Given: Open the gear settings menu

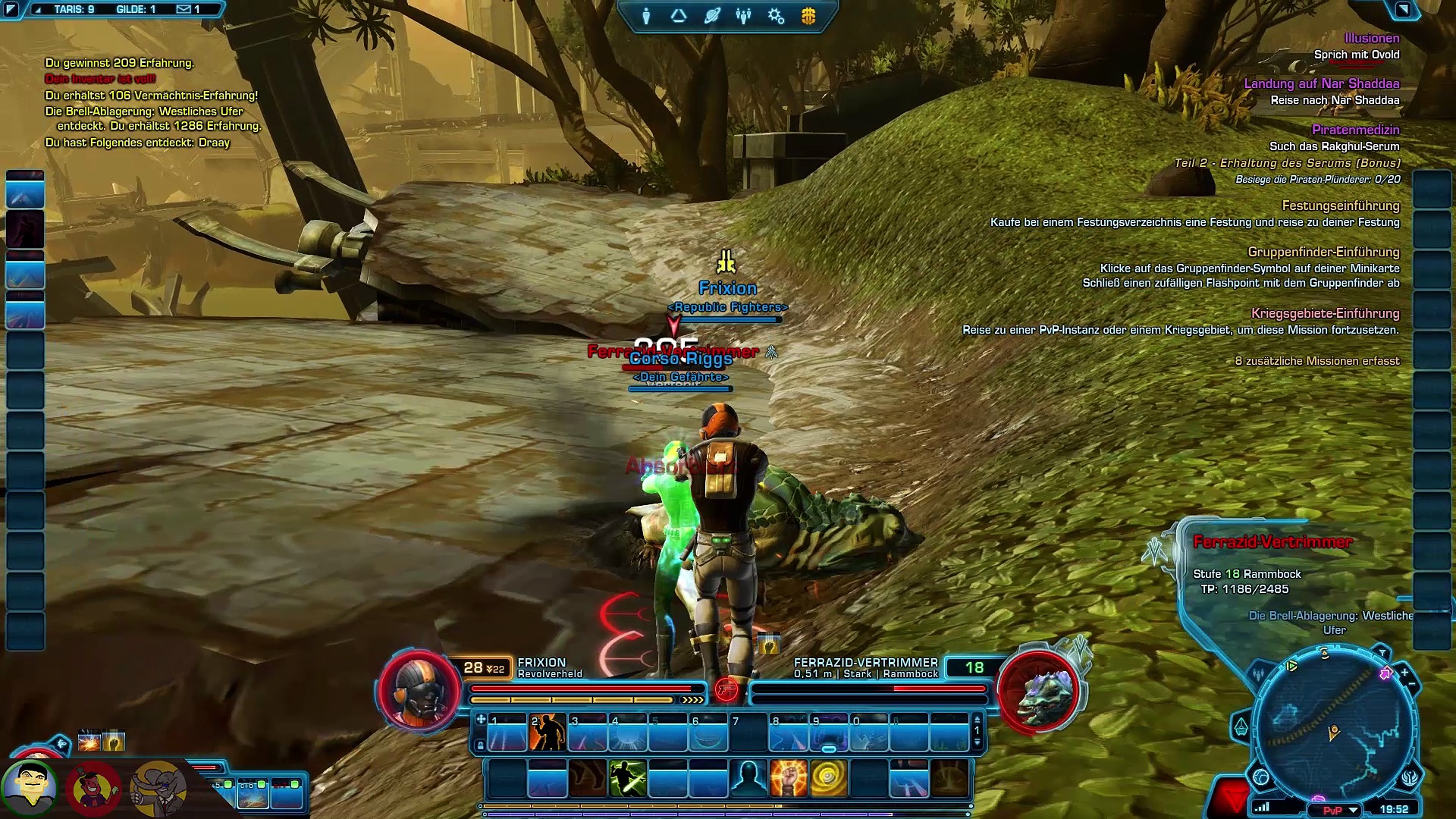Looking at the screenshot, I should point(776,16).
